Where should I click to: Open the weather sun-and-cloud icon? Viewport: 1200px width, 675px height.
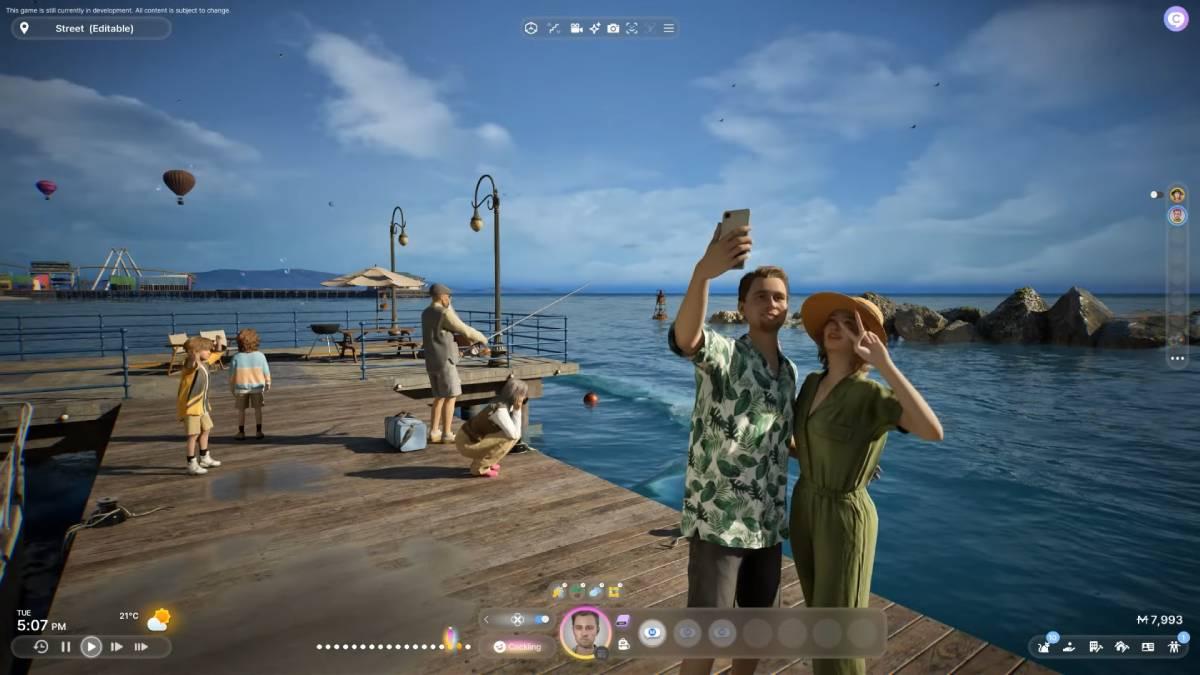coord(159,620)
